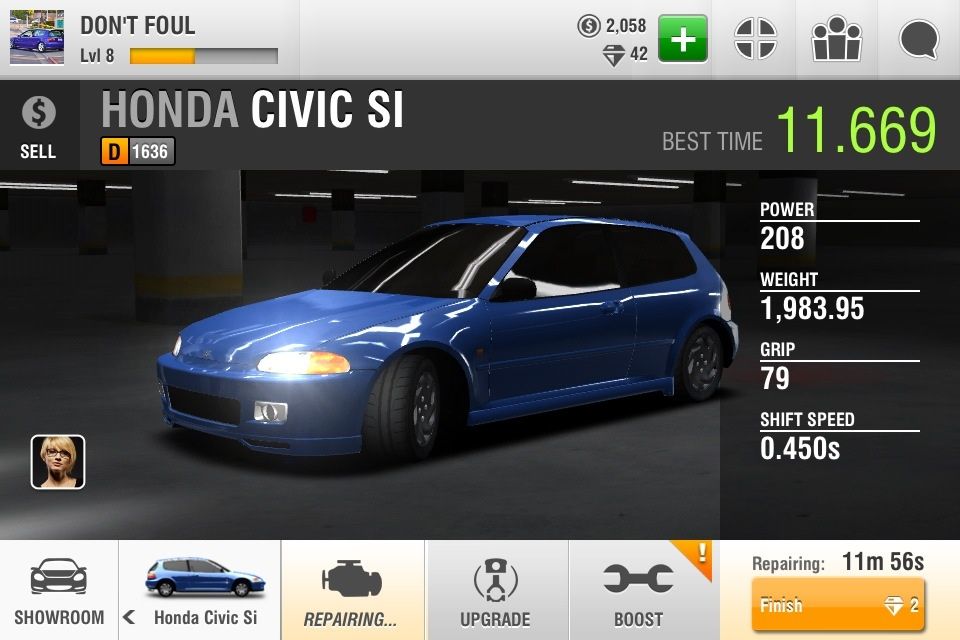Tap the green plus to add currency
Viewport: 960px width, 640px height.
tap(683, 40)
